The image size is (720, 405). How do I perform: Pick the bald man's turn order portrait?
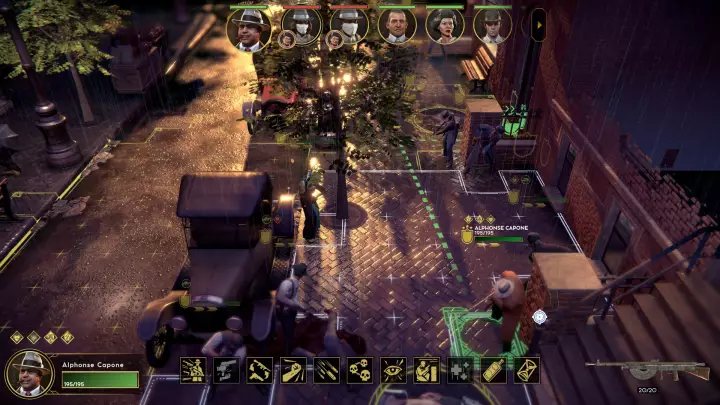pos(397,25)
